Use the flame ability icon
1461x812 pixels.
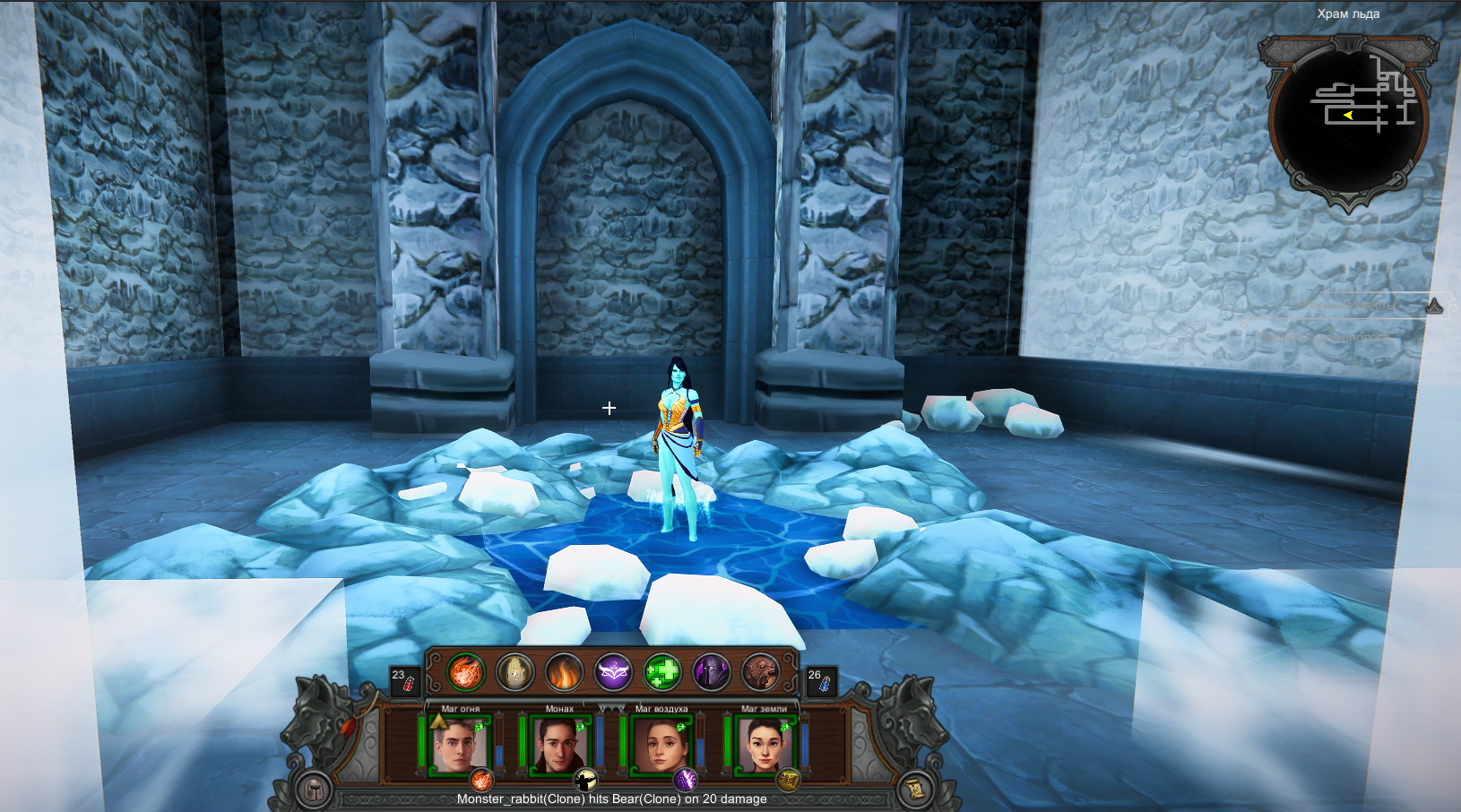tap(564, 672)
